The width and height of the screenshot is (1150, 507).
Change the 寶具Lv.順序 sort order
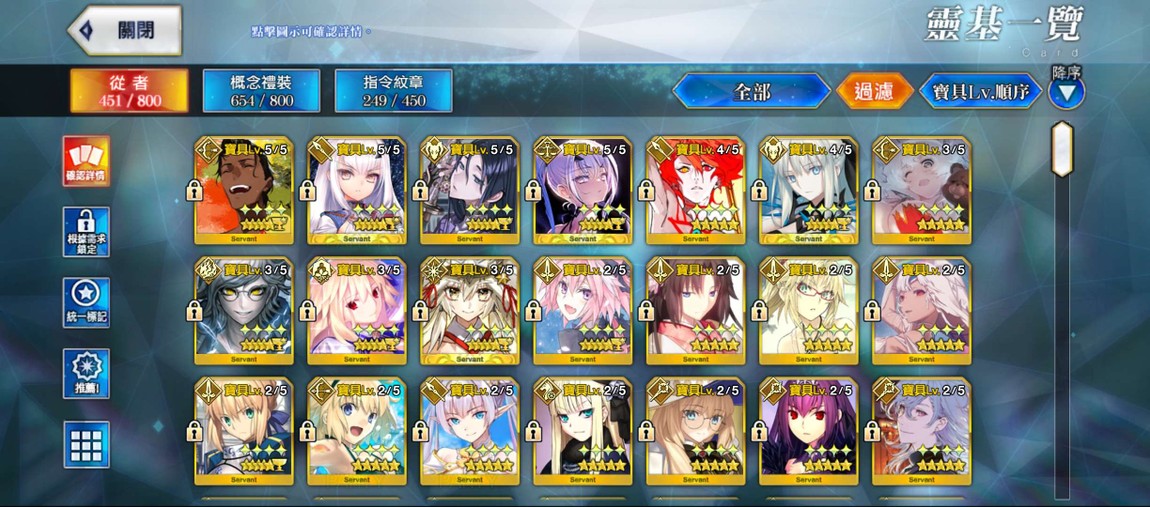pos(980,93)
